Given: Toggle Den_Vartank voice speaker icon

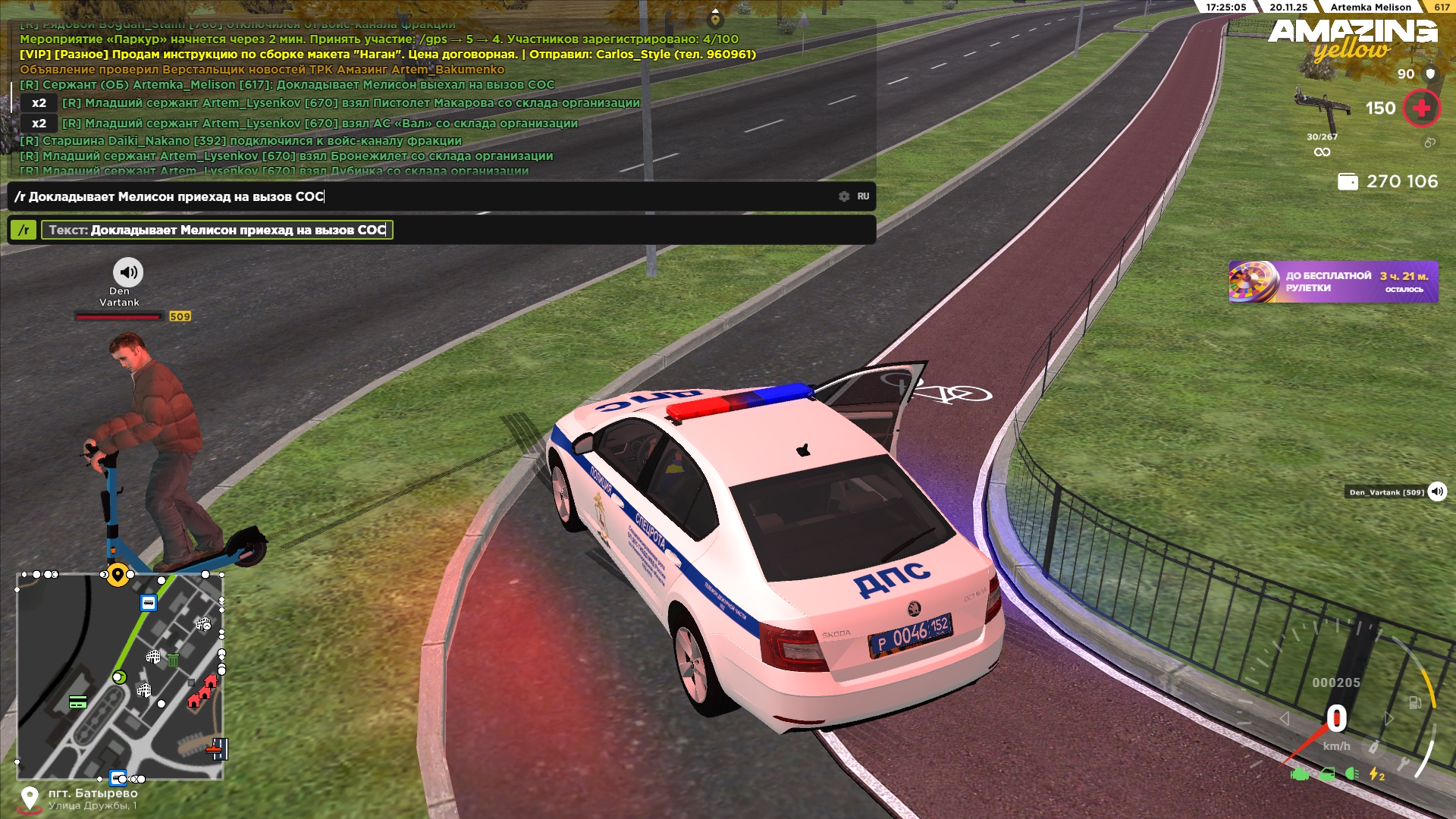Looking at the screenshot, I should click(1436, 491).
